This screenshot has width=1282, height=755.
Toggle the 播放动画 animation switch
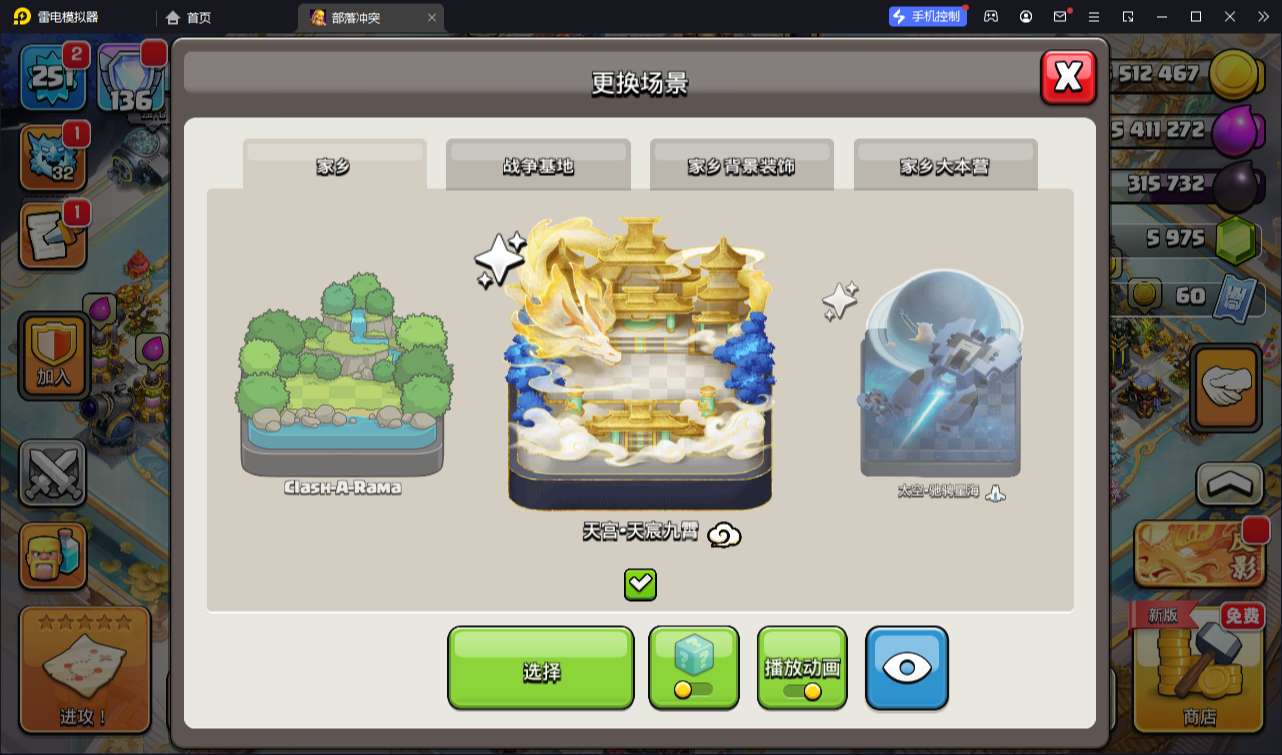[802, 668]
